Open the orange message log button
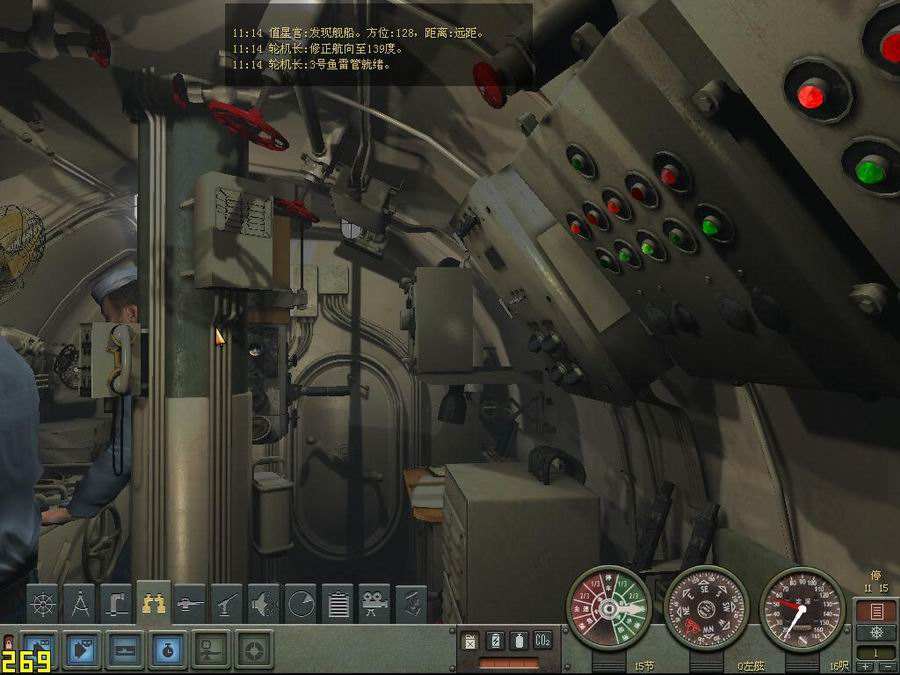Image resolution: width=900 pixels, height=675 pixels. click(876, 610)
